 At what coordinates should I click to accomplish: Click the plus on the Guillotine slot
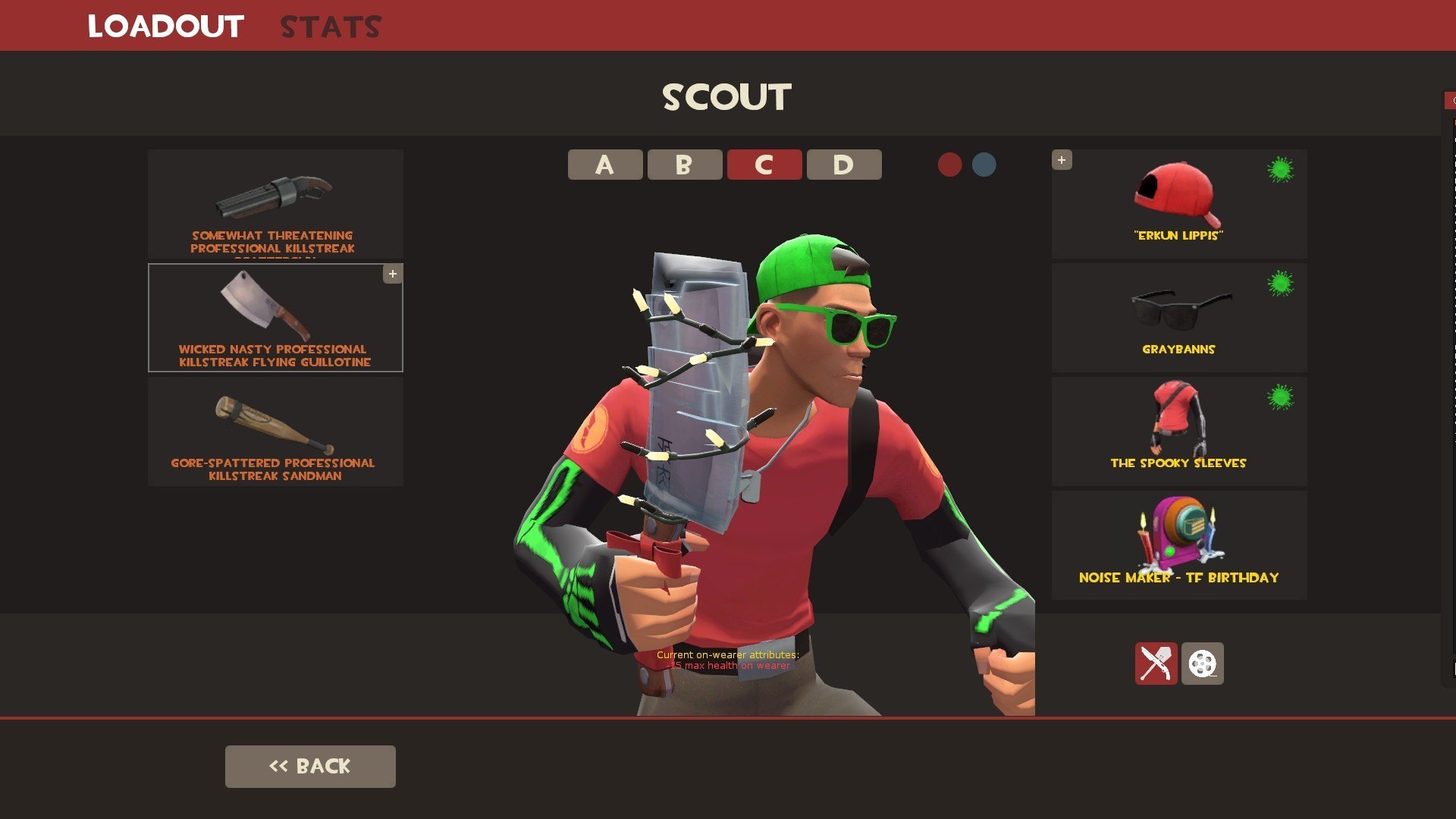click(x=393, y=274)
